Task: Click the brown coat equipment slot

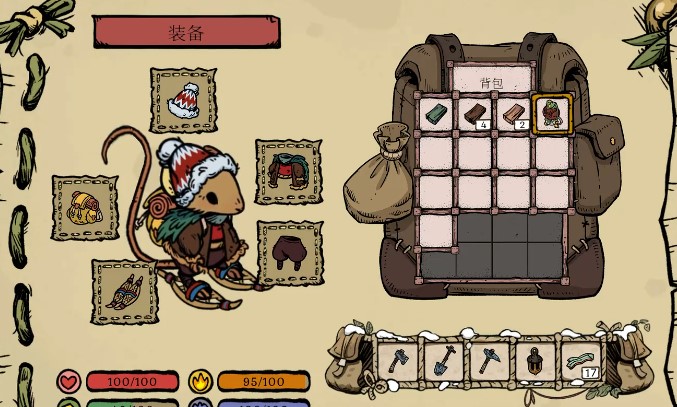Action: click(x=289, y=172)
